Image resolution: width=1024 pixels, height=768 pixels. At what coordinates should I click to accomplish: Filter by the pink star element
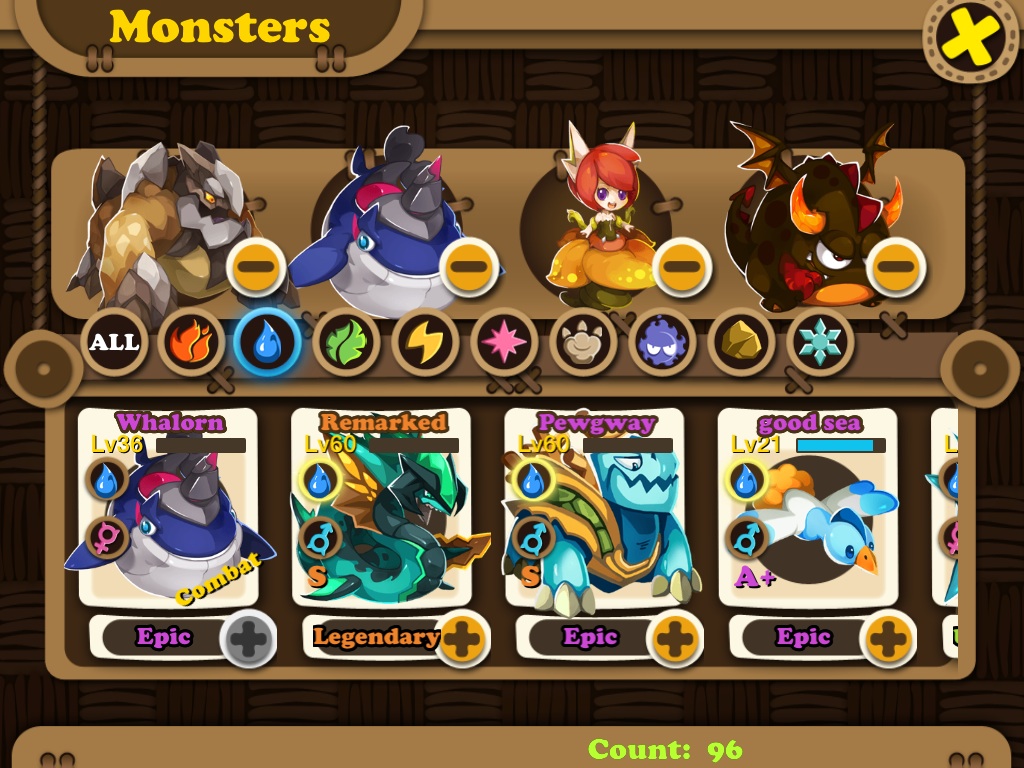503,342
